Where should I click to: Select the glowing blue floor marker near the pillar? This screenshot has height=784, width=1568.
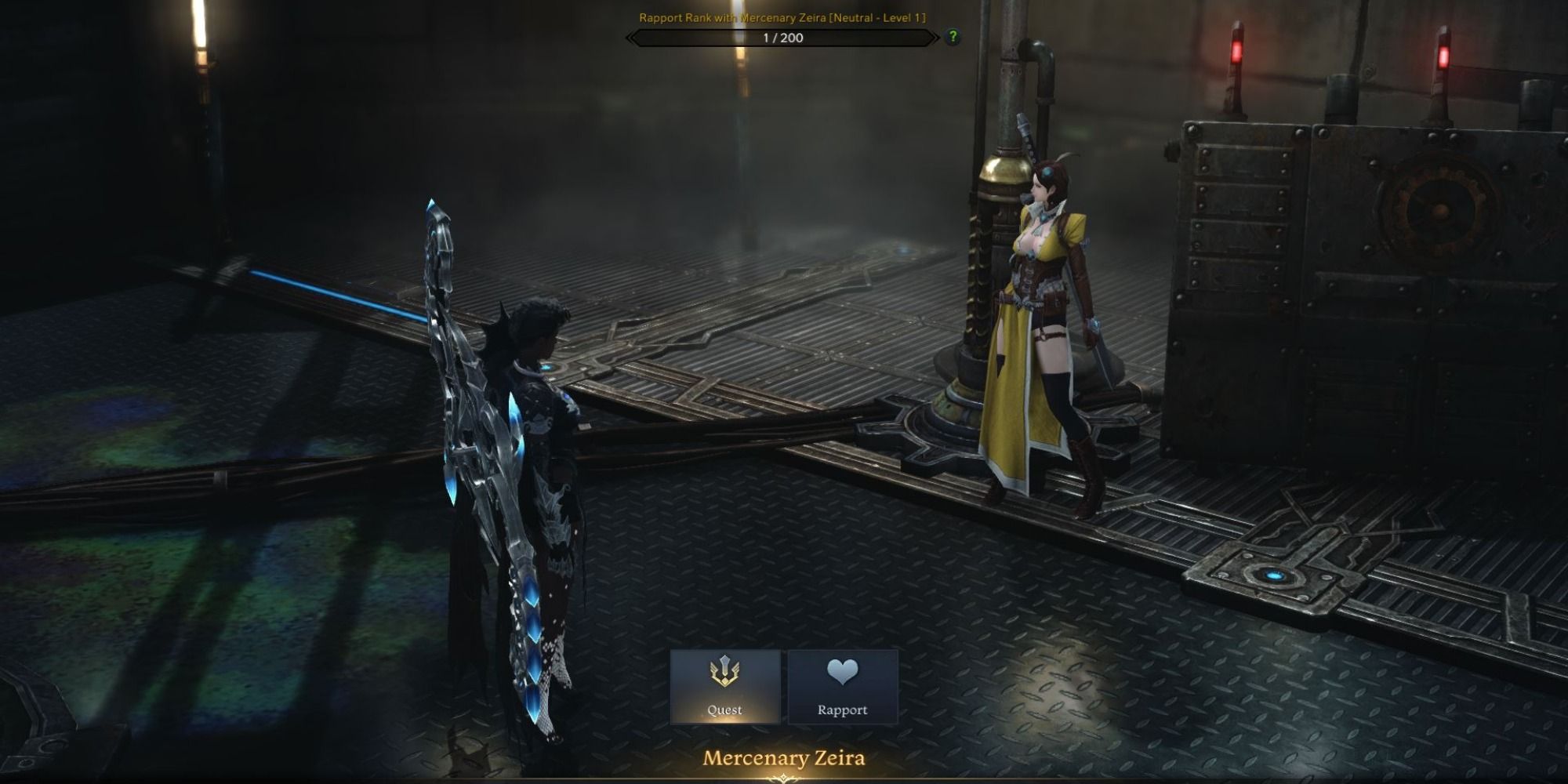point(902,251)
